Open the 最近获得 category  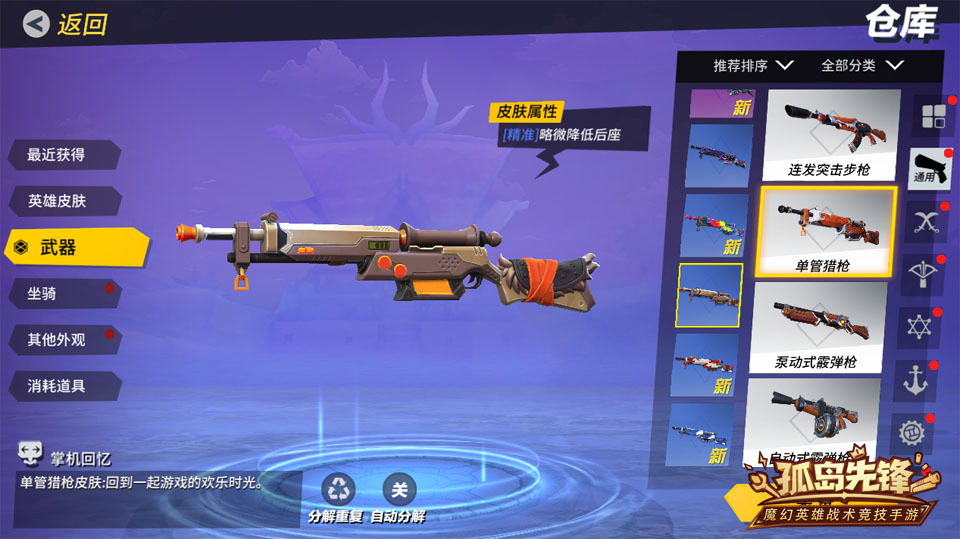click(60, 155)
